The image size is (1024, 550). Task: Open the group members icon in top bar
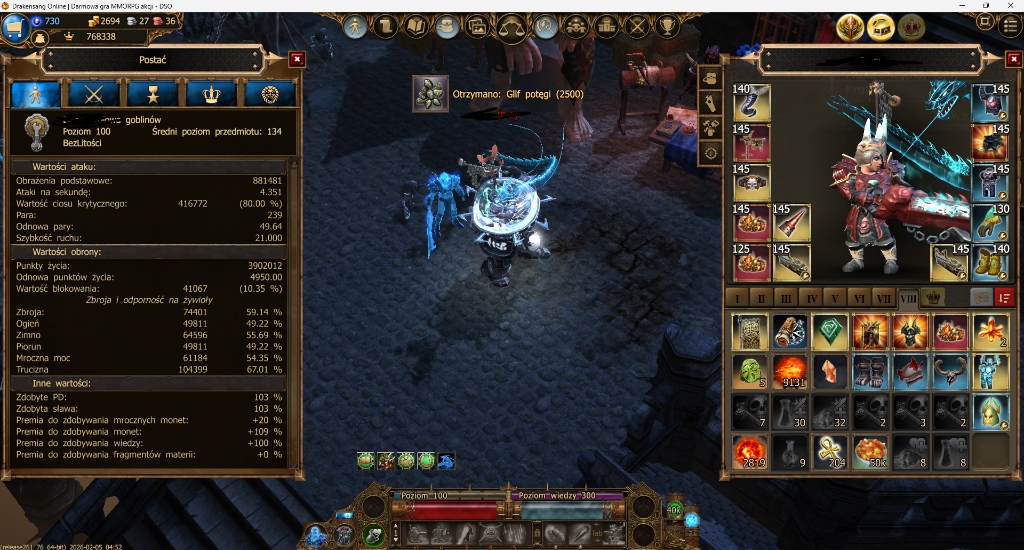[575, 26]
